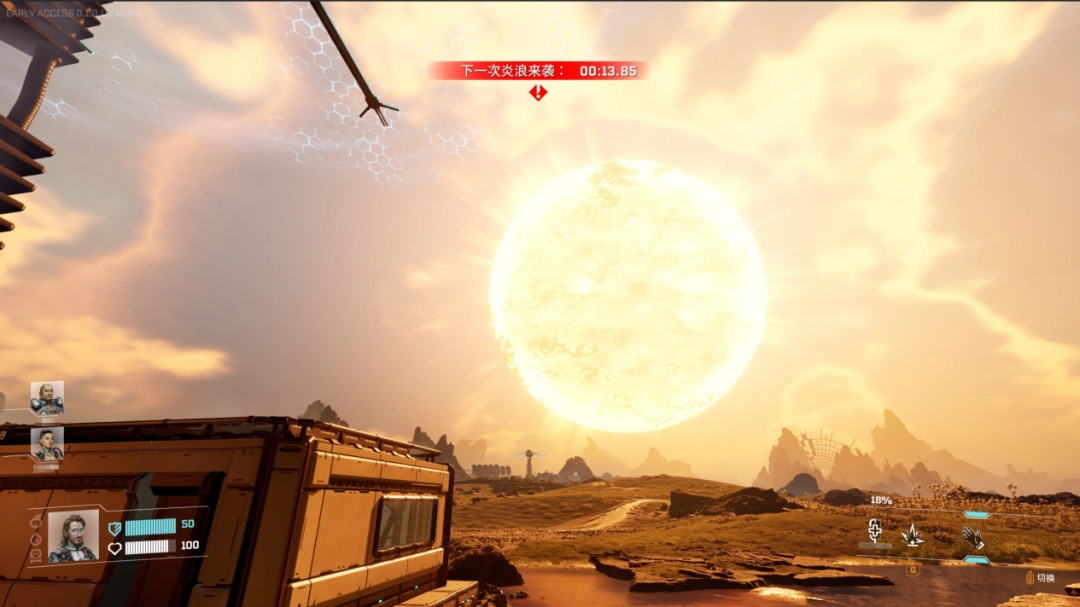Screen dimensions: 1080x607
Task: Select the bald armored teammate portrait
Action: [47, 397]
